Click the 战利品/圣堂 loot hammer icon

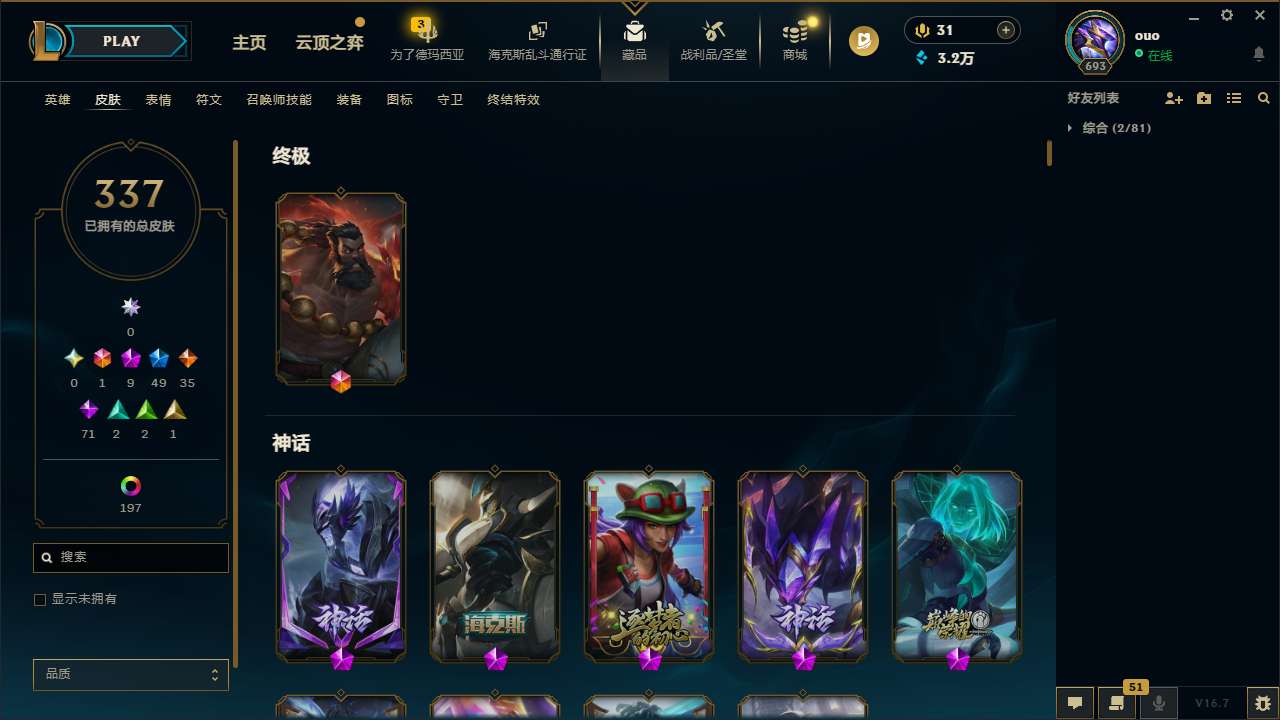(x=714, y=32)
